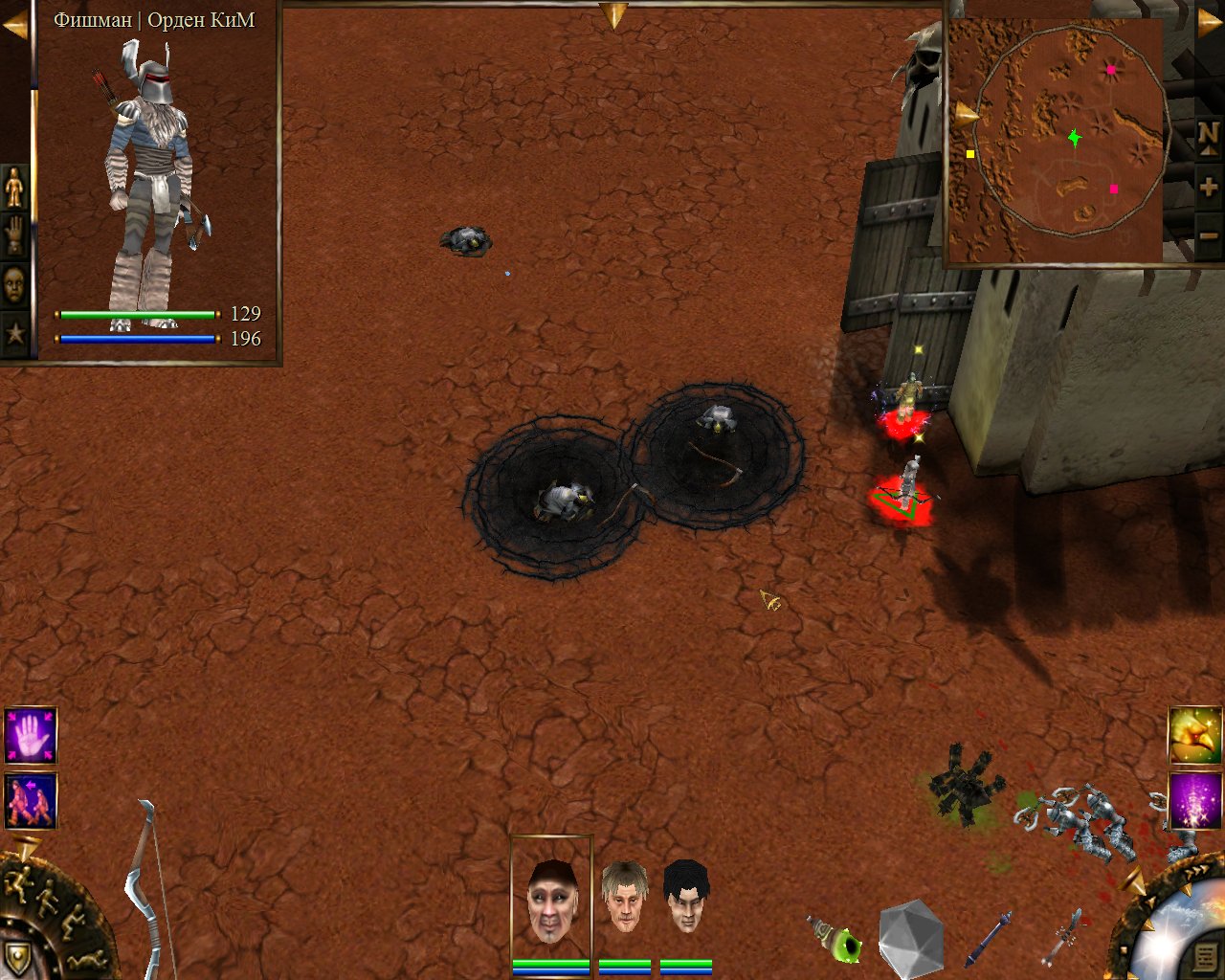
Task: Switch to the hand tab
Action: pyautogui.click(x=14, y=235)
